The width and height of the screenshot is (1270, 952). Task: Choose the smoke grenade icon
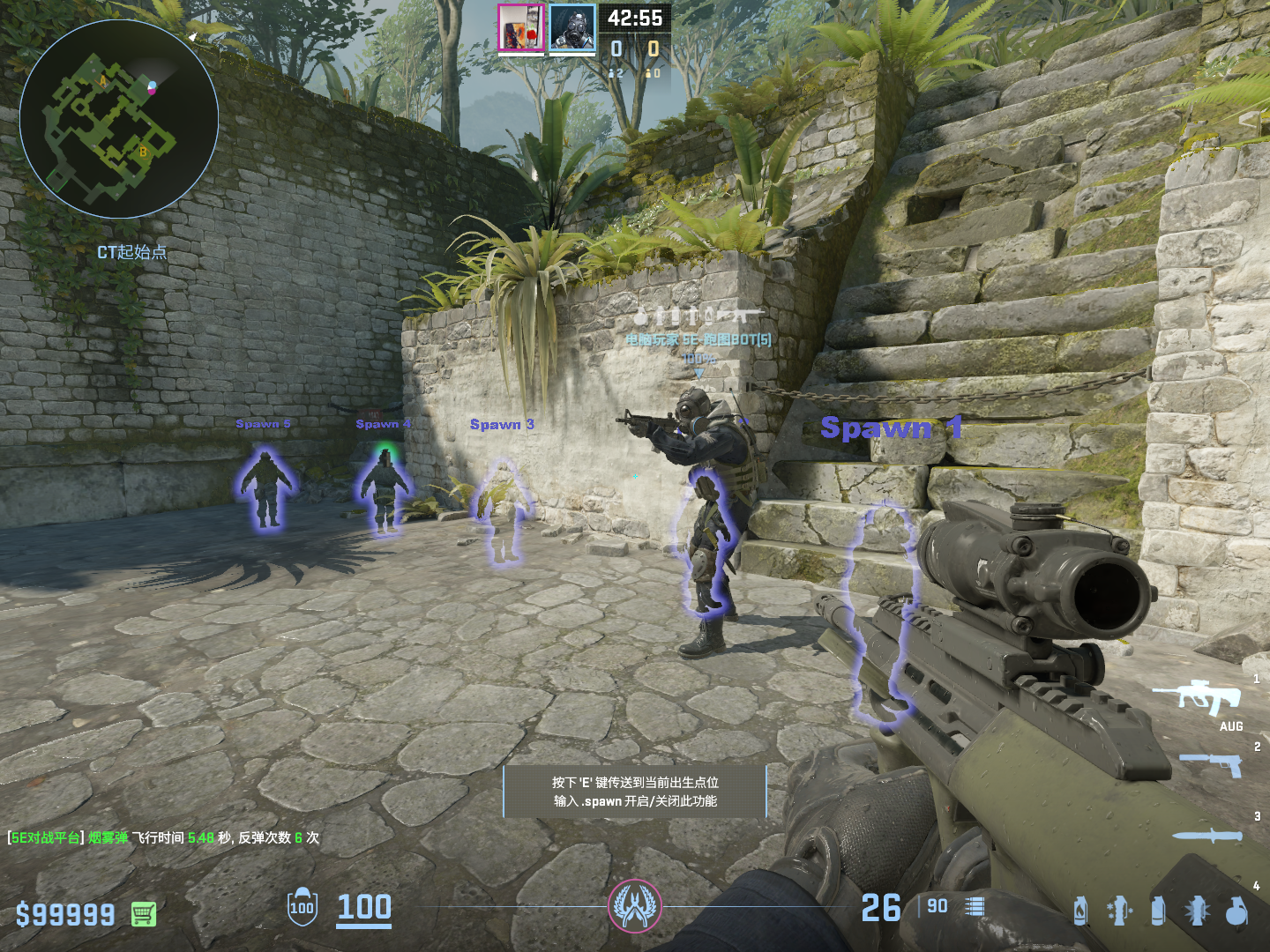click(x=1158, y=911)
